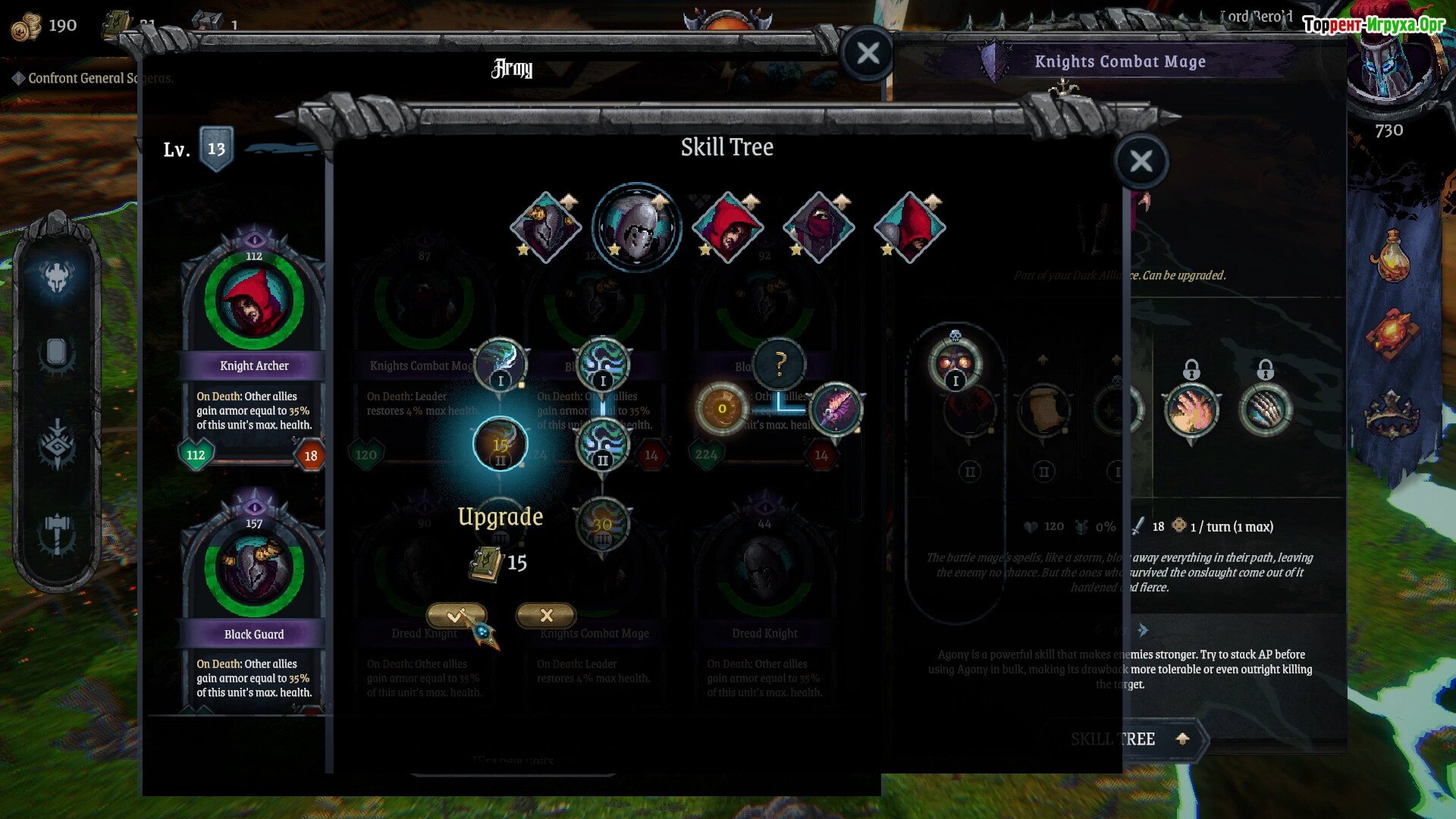1456x819 pixels.
Task: Open the horned helmet army tab in sidebar
Action: (57, 278)
